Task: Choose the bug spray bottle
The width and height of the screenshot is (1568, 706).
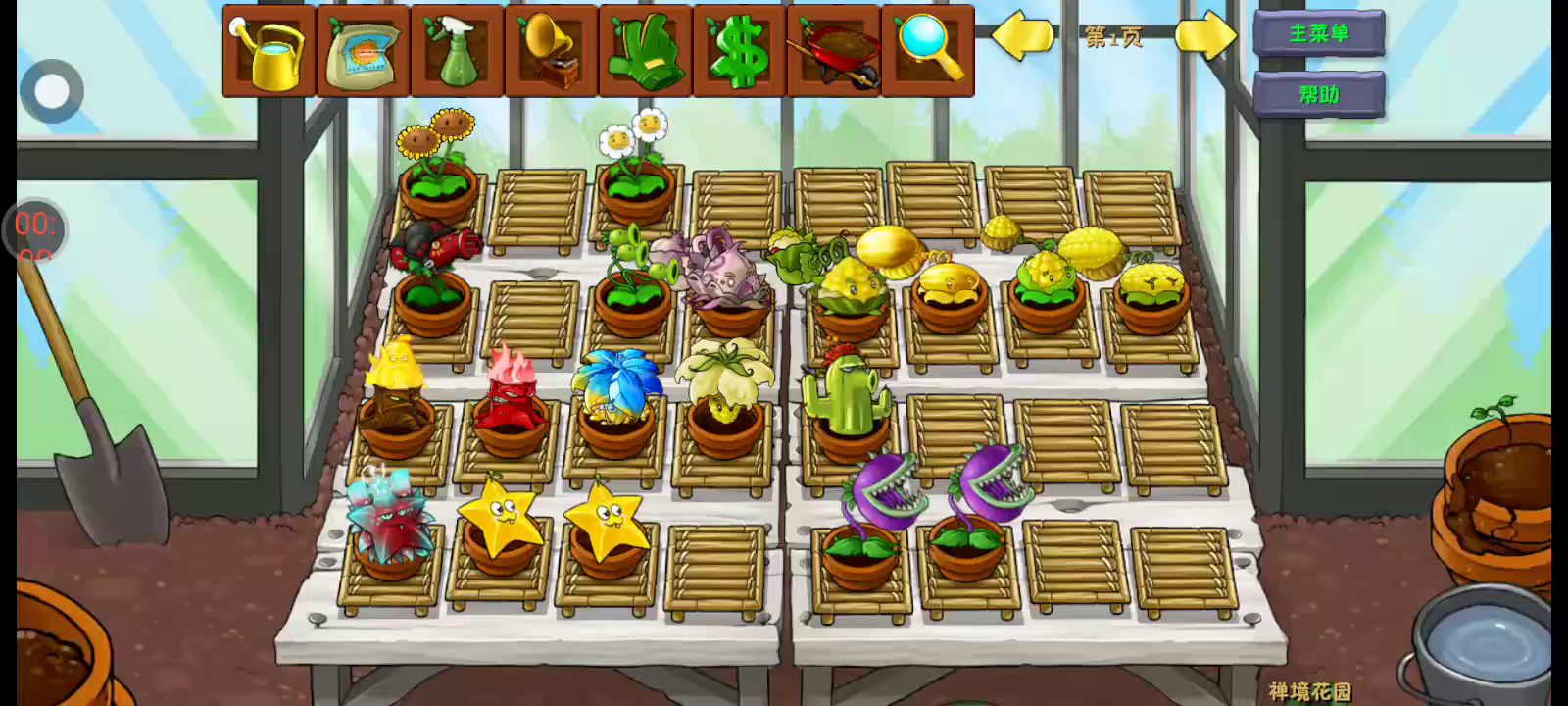Action: click(x=458, y=51)
